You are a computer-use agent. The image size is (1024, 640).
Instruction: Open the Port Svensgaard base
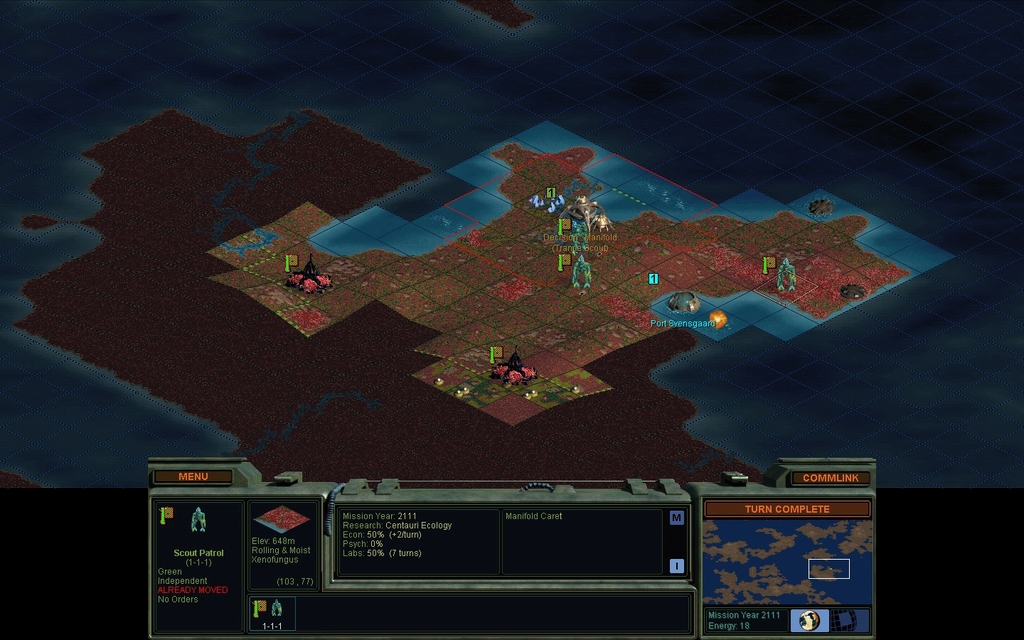tap(682, 301)
